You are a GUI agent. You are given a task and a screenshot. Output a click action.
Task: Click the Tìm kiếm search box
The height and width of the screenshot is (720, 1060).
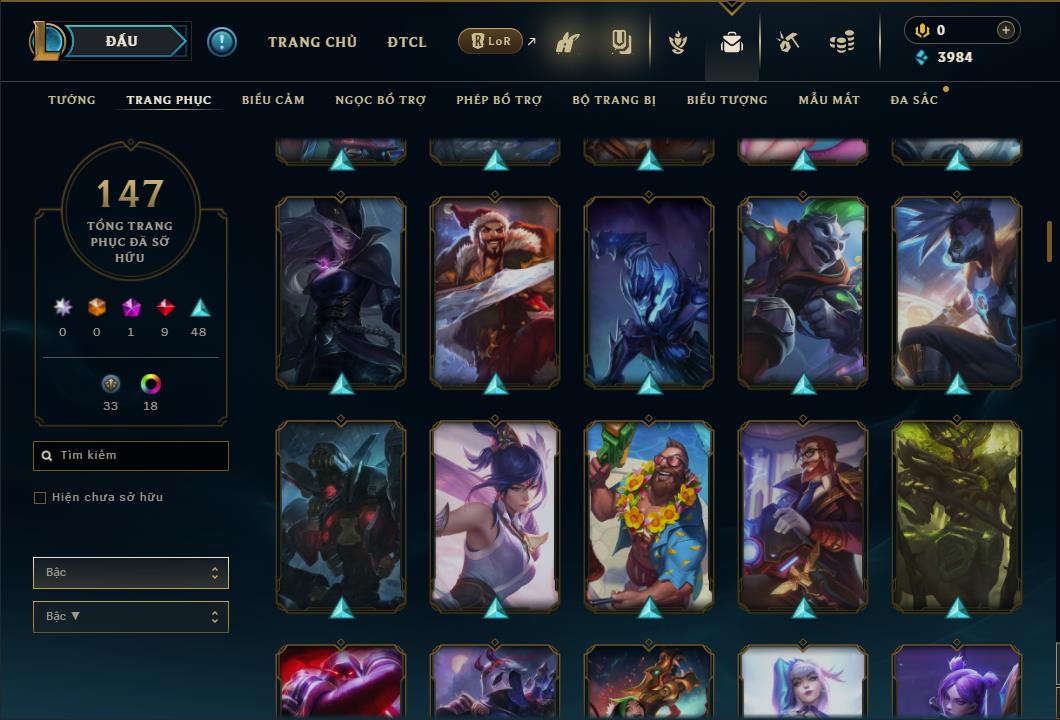tap(131, 456)
